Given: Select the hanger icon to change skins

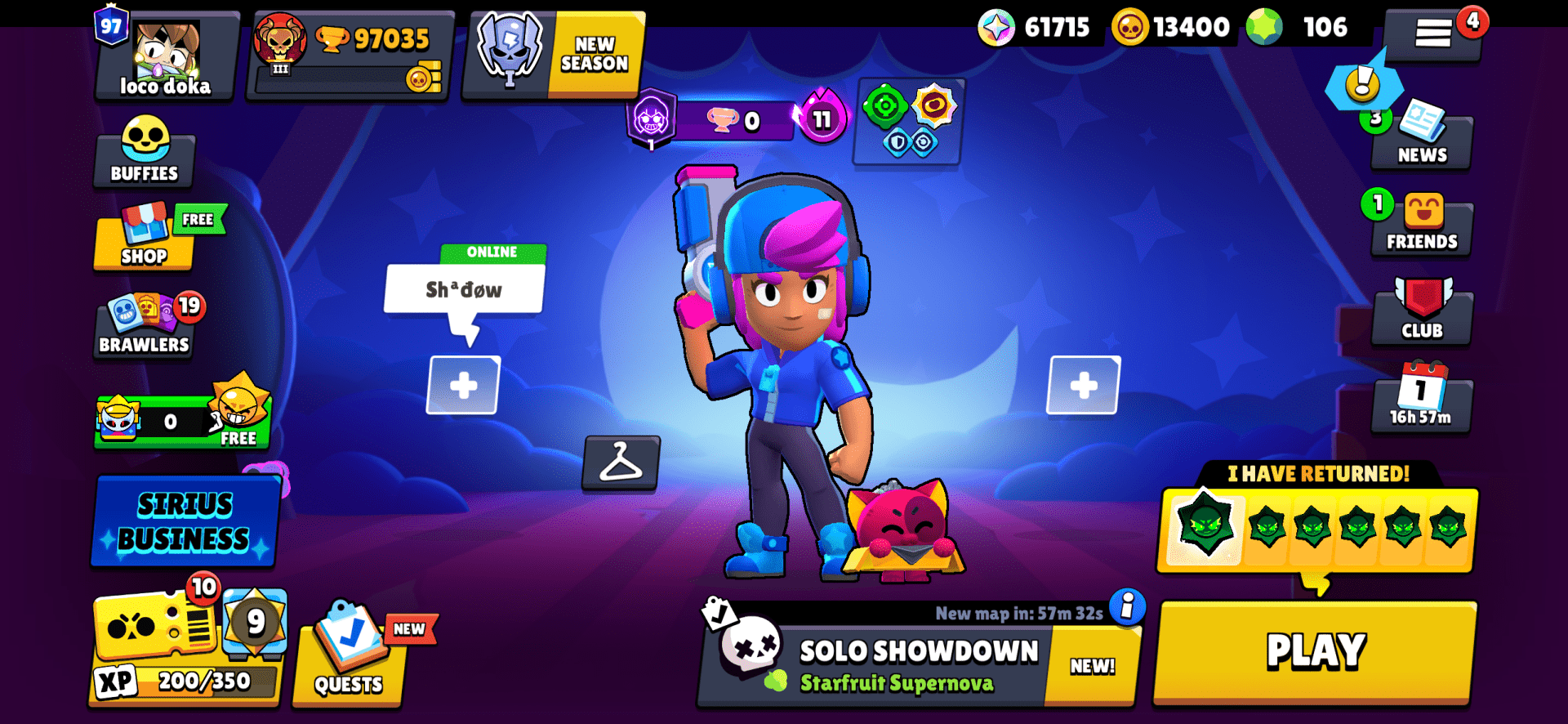Looking at the screenshot, I should (622, 466).
